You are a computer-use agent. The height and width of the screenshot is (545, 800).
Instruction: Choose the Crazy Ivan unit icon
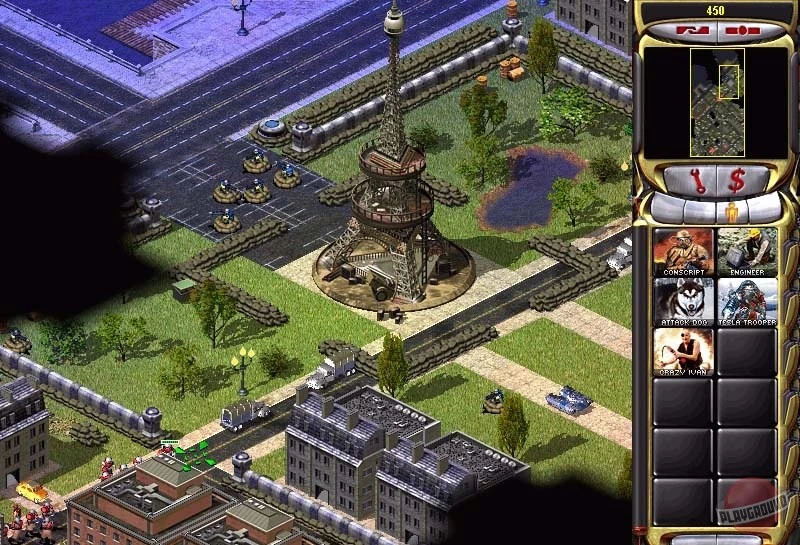(x=683, y=351)
